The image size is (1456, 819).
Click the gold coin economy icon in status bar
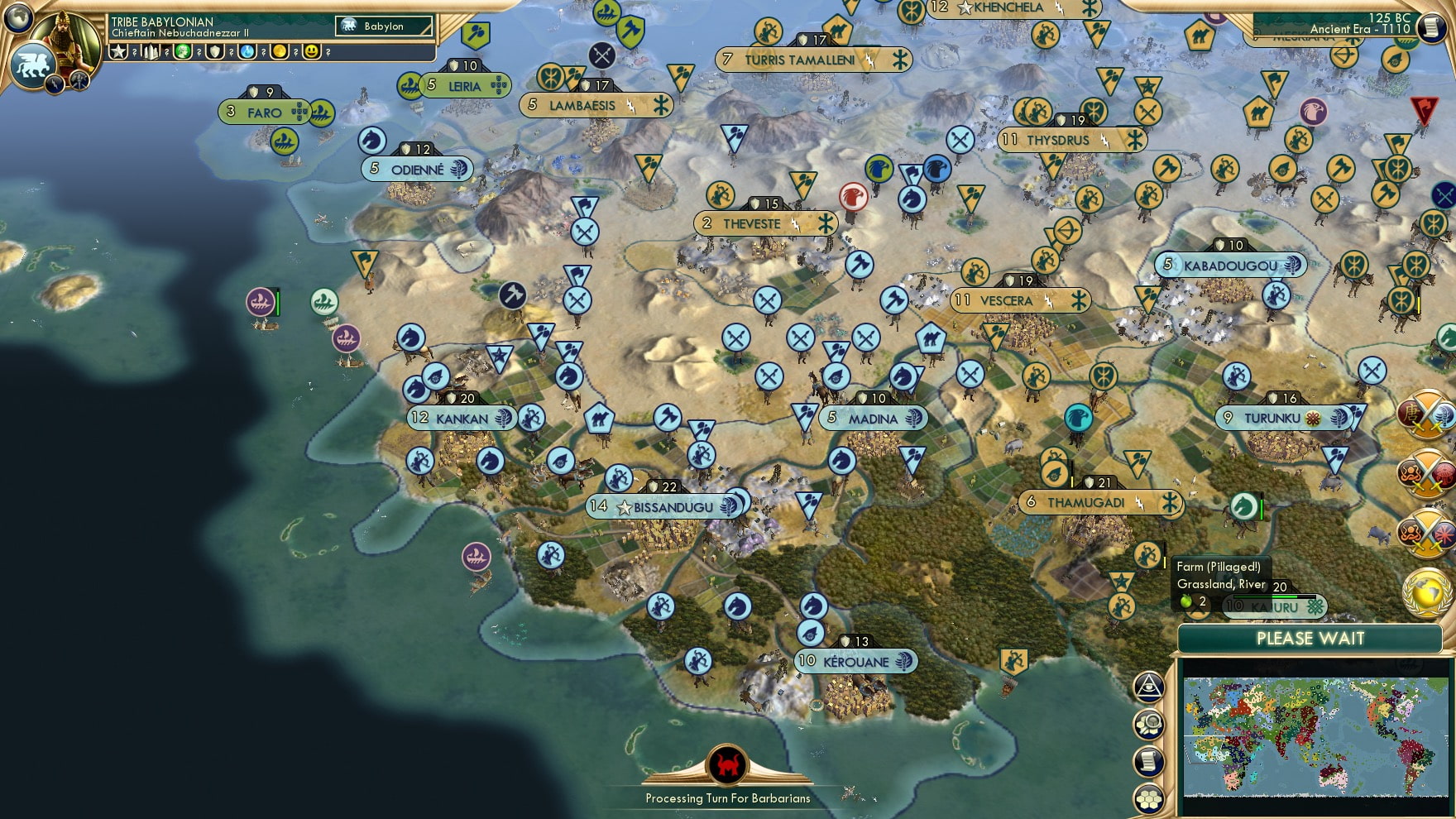point(280,52)
